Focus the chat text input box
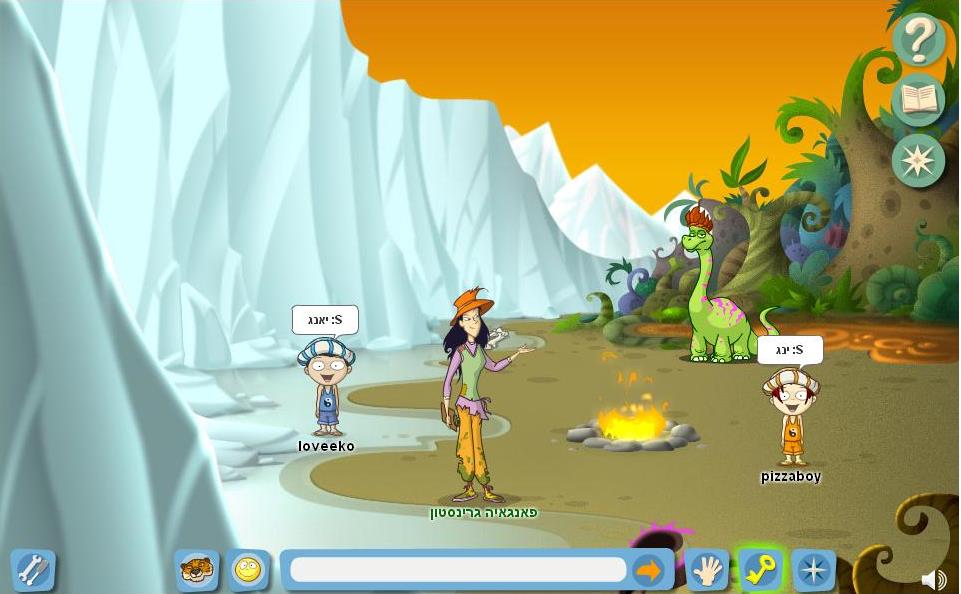Viewport: 961px width, 594px height. 458,570
